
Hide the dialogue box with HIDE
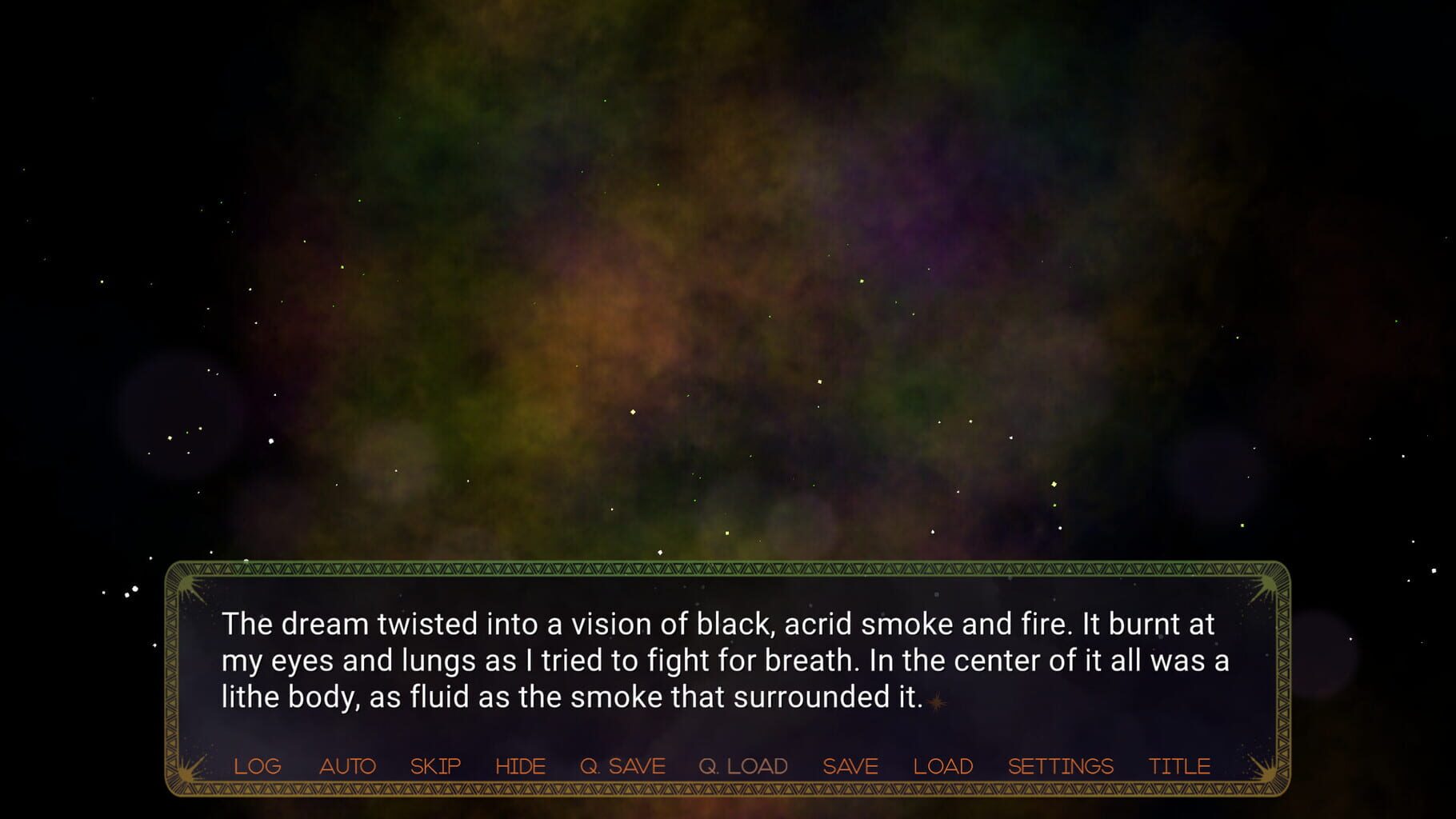[x=521, y=765]
